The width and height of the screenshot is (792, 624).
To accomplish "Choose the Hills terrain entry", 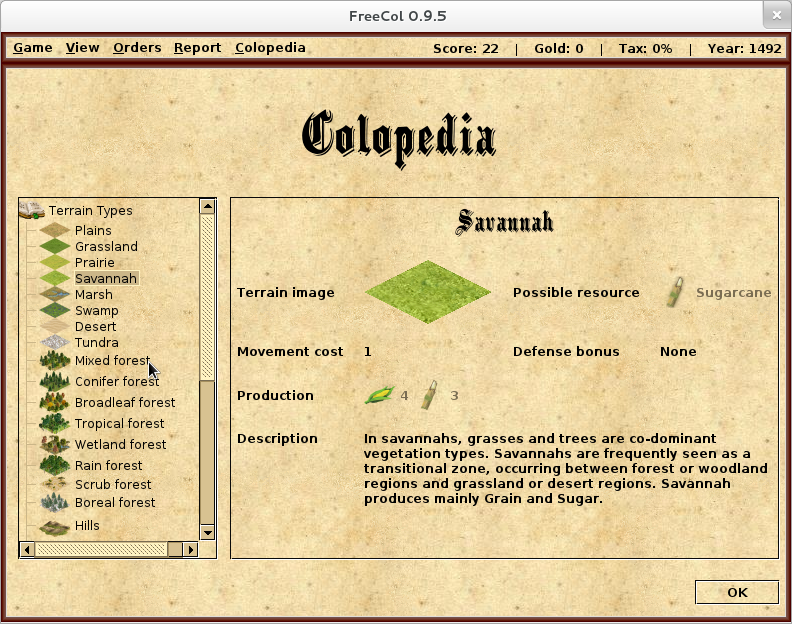I will click(87, 525).
